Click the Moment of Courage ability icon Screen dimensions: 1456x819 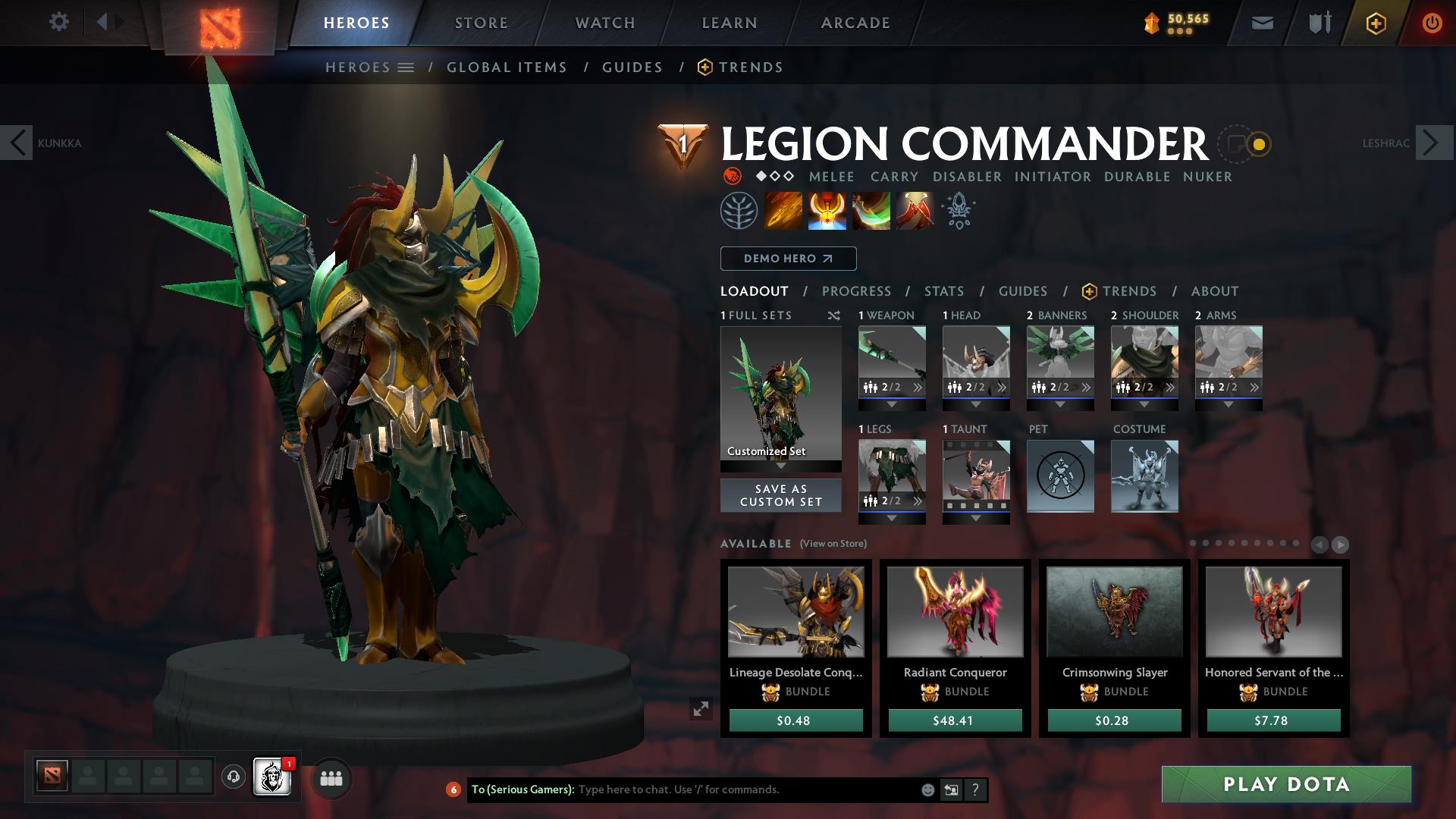point(871,211)
